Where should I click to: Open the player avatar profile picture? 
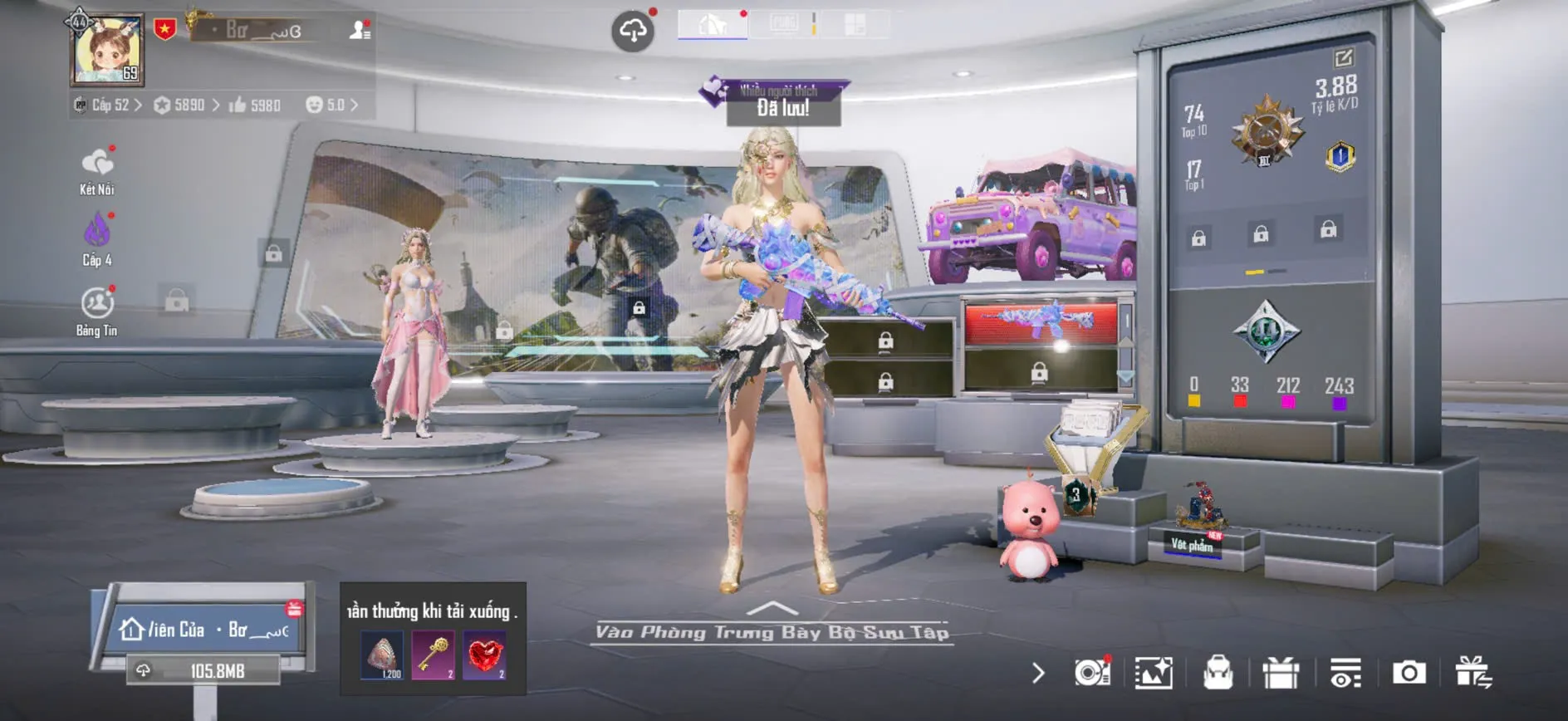click(x=107, y=51)
